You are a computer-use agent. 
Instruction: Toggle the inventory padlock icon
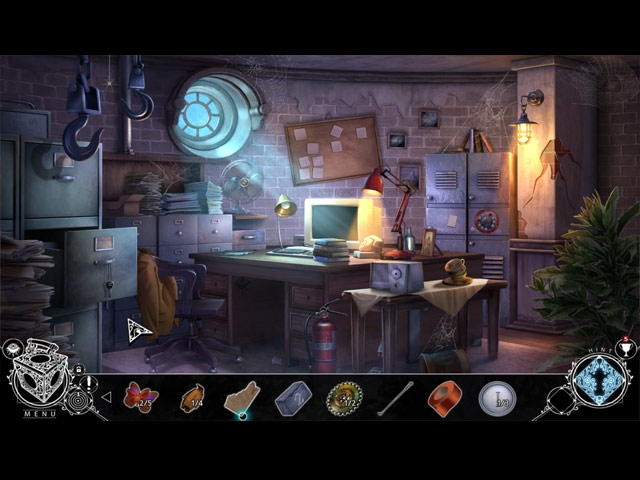(78, 370)
